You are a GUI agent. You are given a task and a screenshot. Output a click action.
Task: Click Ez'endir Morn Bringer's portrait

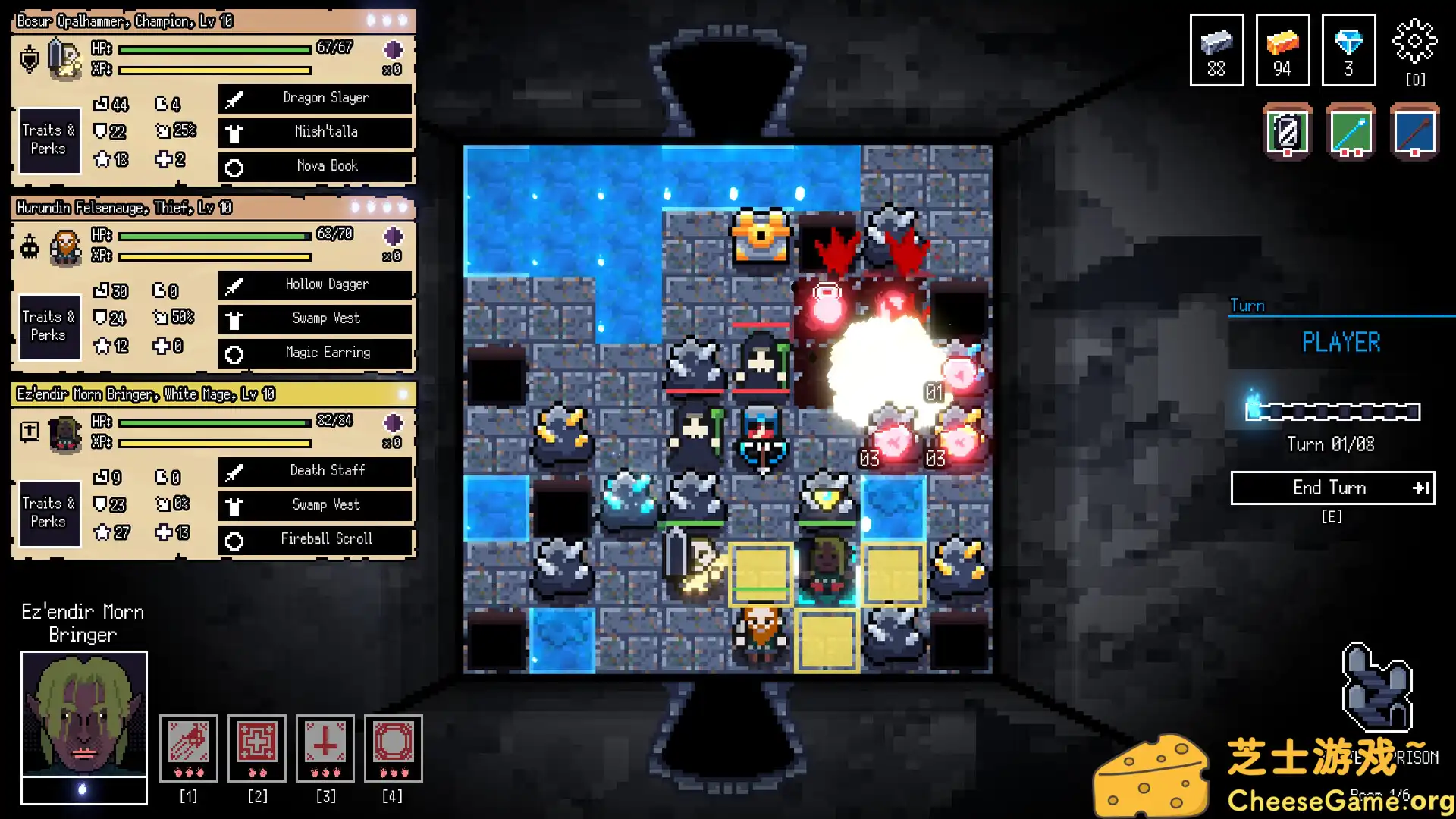click(83, 714)
